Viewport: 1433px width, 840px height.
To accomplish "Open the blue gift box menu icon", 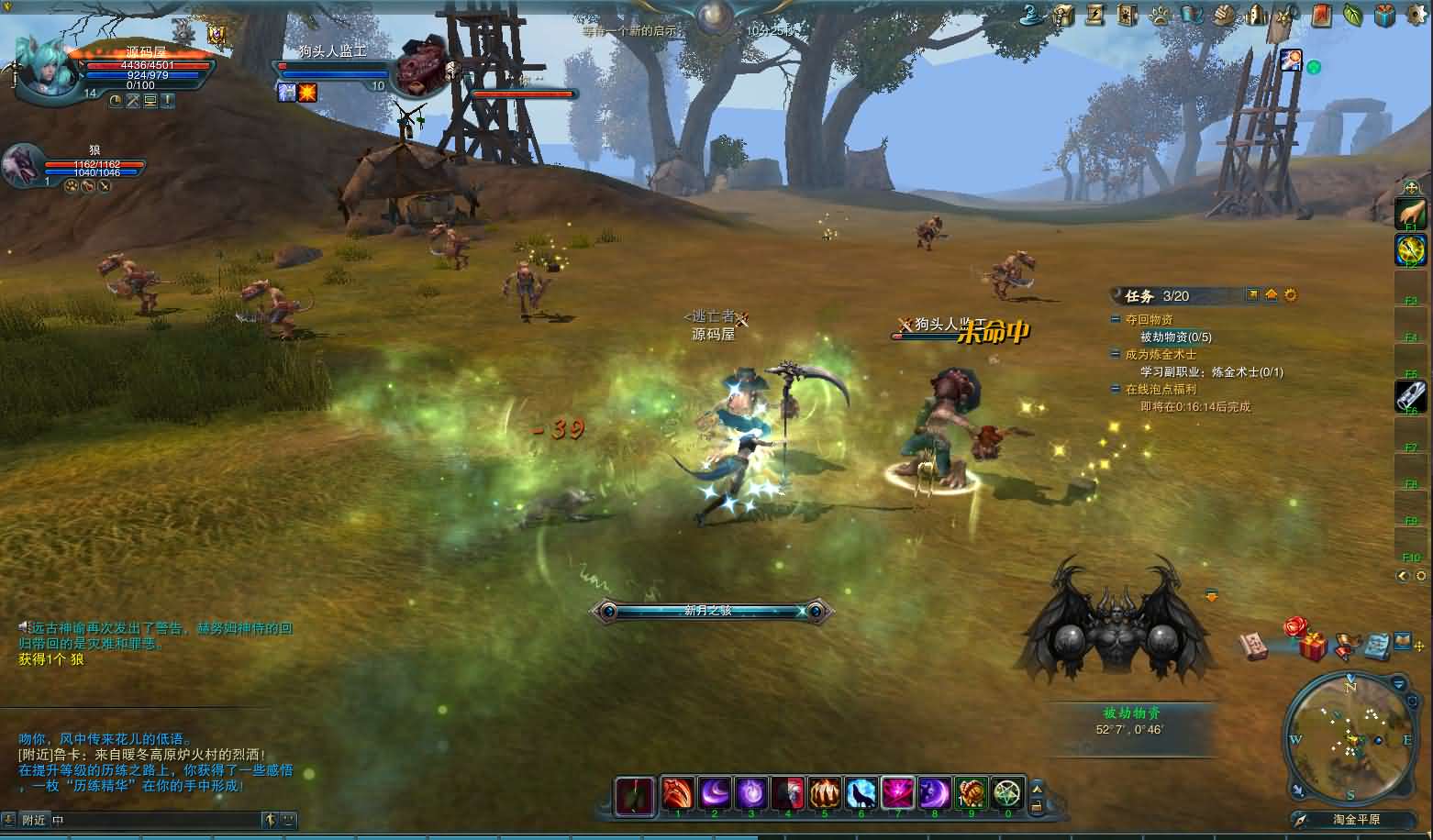I will (1384, 14).
